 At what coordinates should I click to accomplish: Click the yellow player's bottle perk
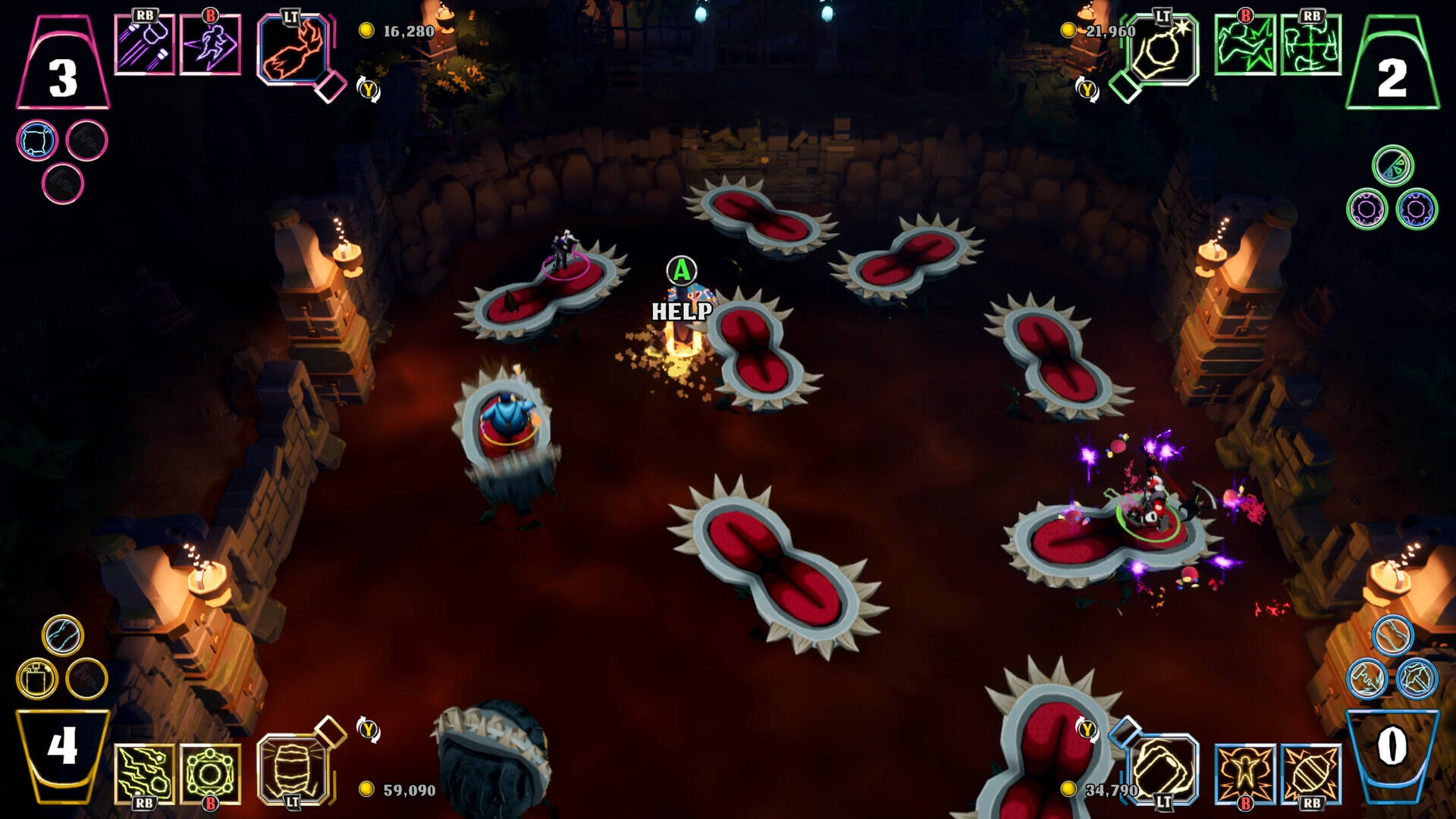[36, 678]
